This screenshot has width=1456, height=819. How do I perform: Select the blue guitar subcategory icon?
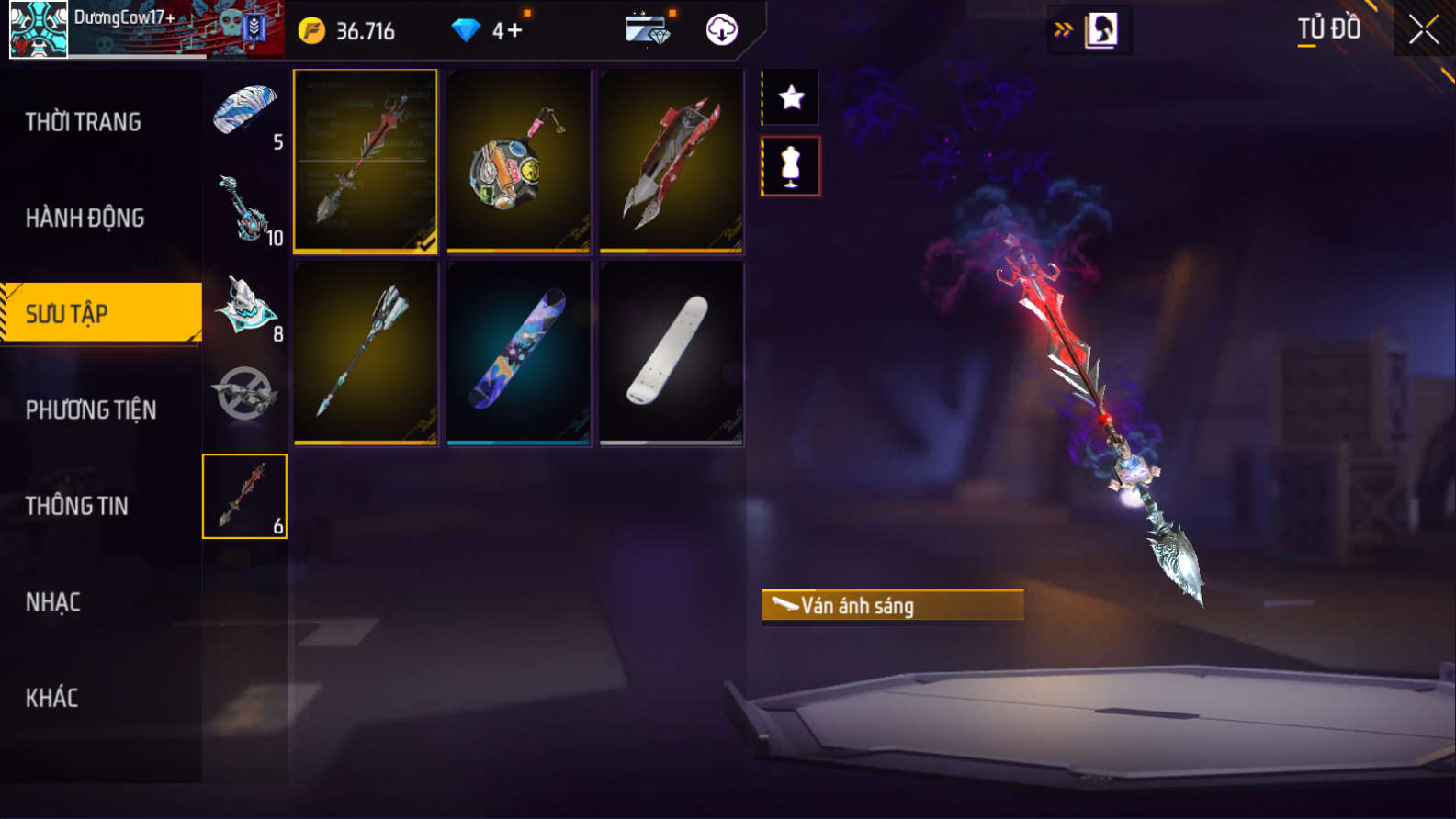click(x=244, y=208)
